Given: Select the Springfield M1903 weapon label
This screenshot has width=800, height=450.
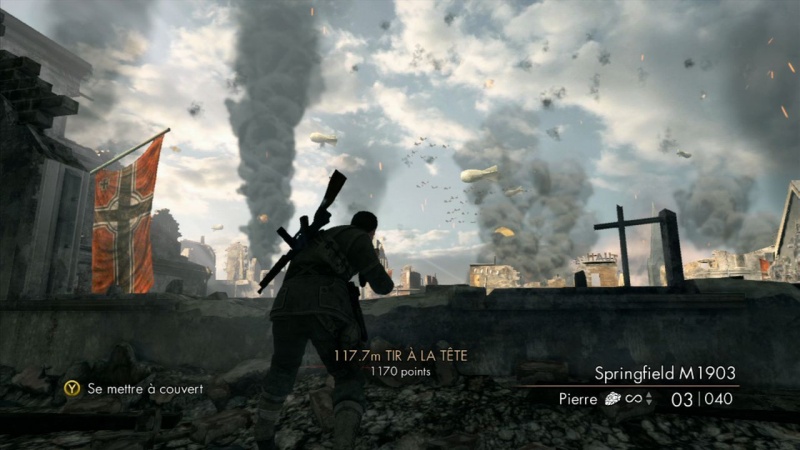Looking at the screenshot, I should [666, 374].
